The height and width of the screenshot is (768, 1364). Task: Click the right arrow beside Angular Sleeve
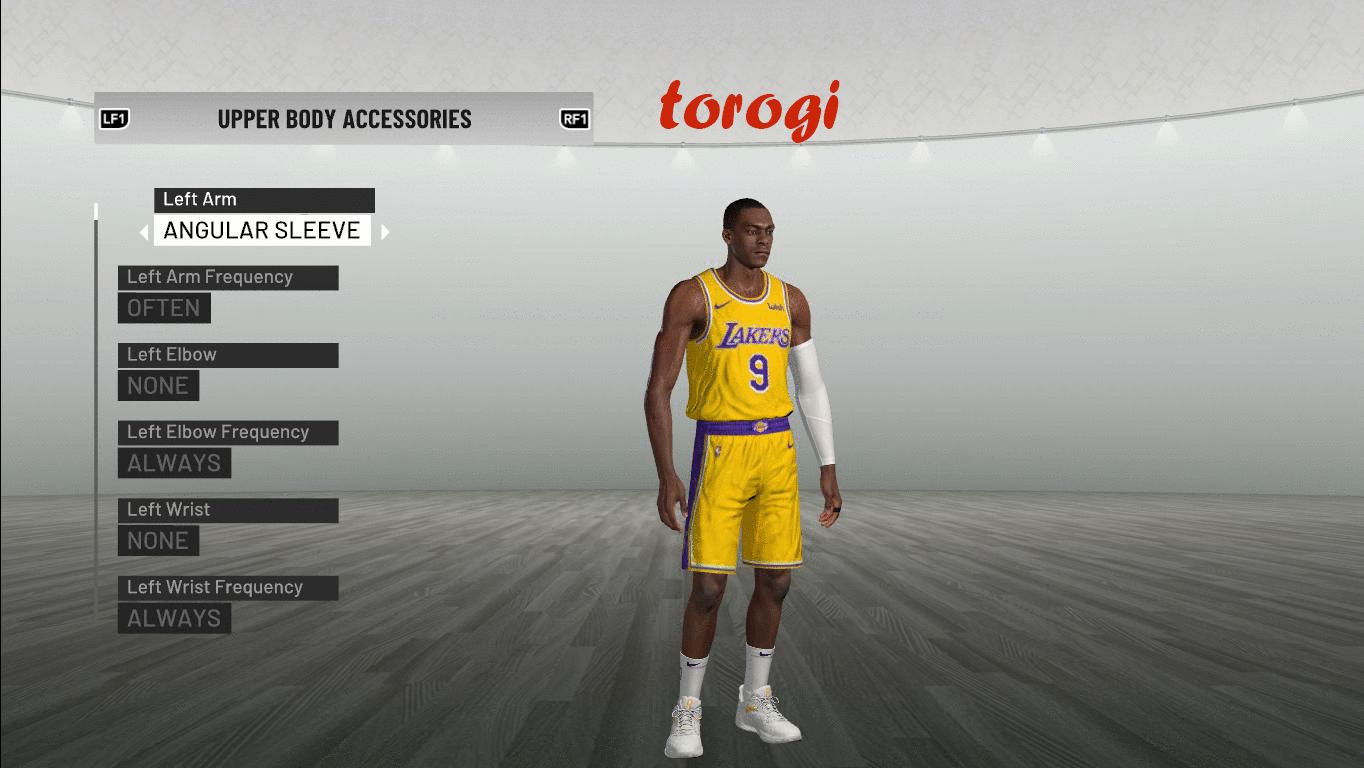point(385,232)
